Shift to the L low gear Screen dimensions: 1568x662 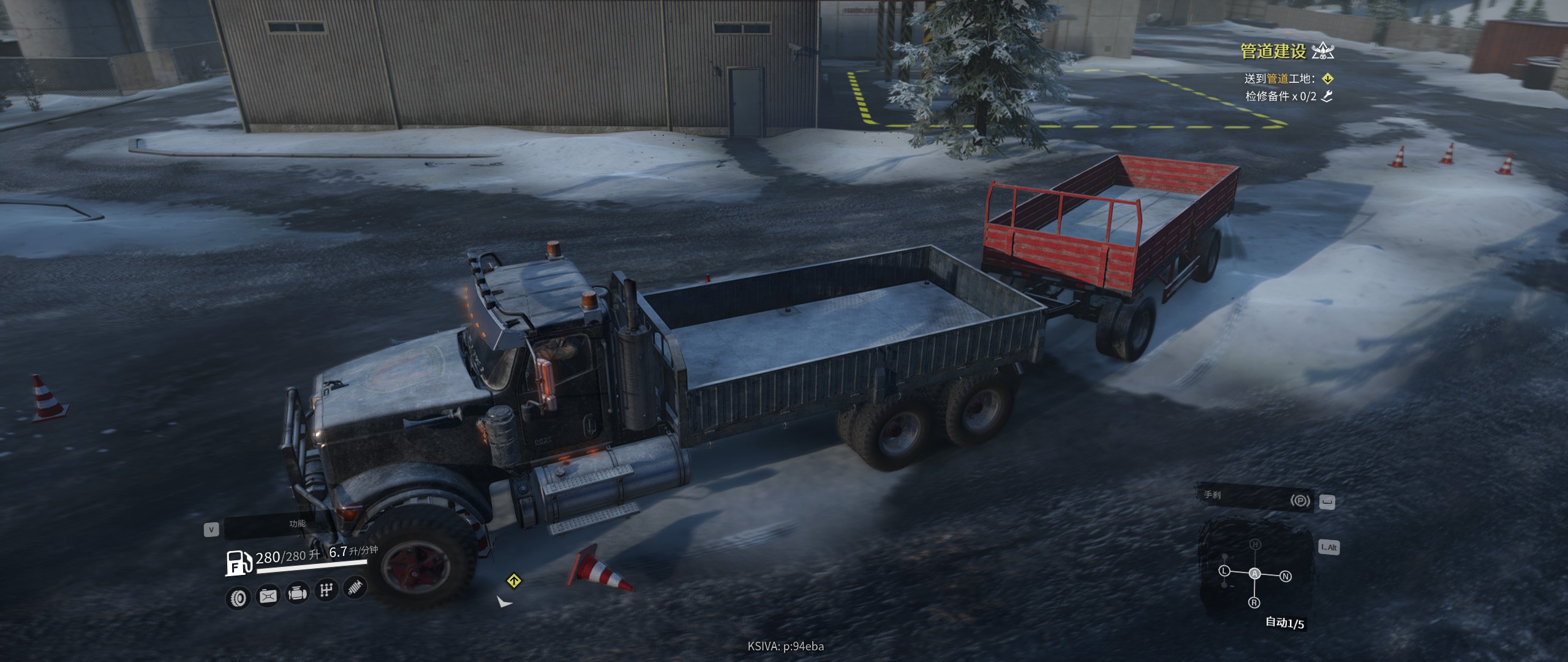1224,571
